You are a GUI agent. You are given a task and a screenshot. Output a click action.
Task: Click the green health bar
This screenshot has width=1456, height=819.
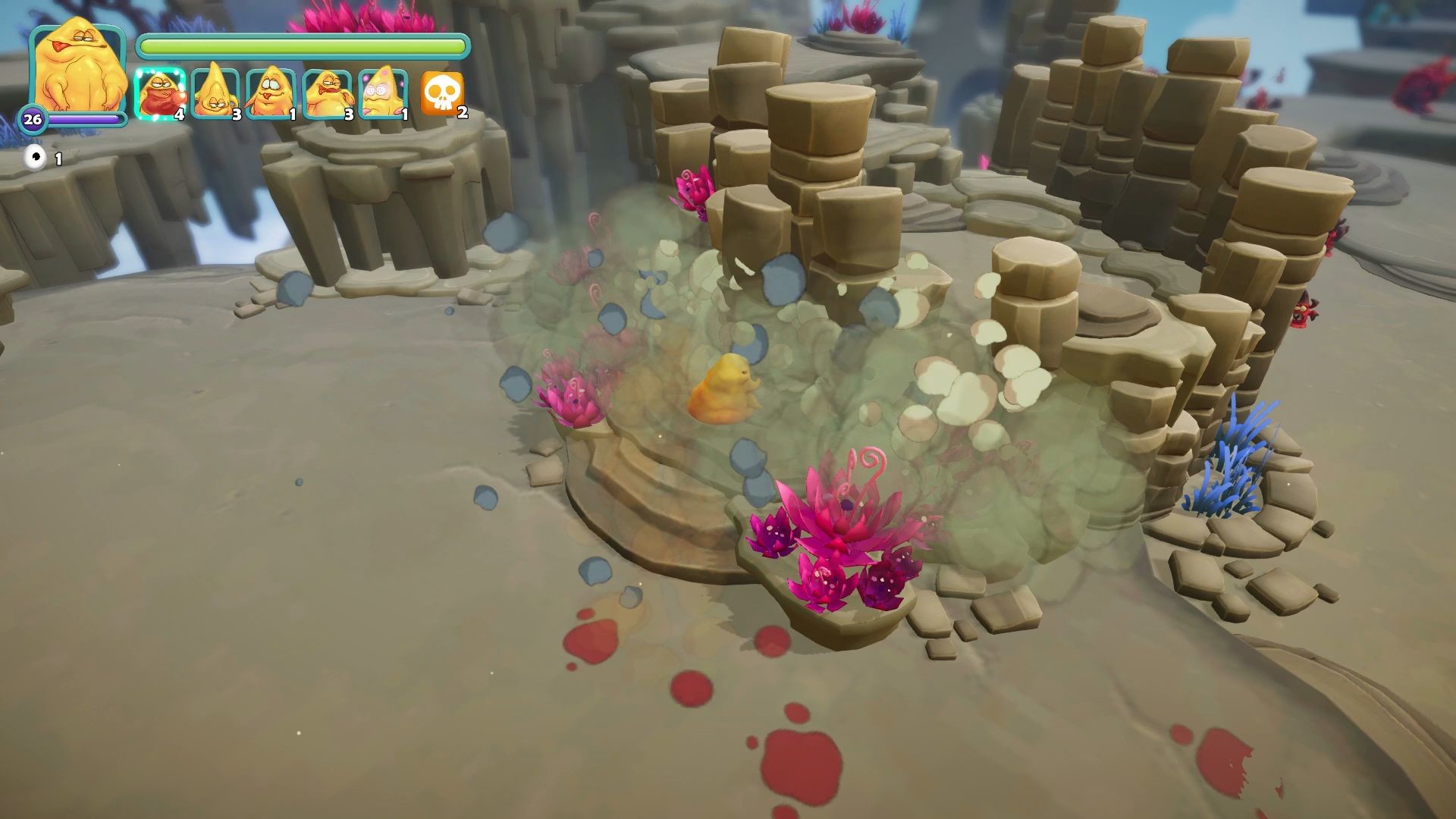pos(303,46)
